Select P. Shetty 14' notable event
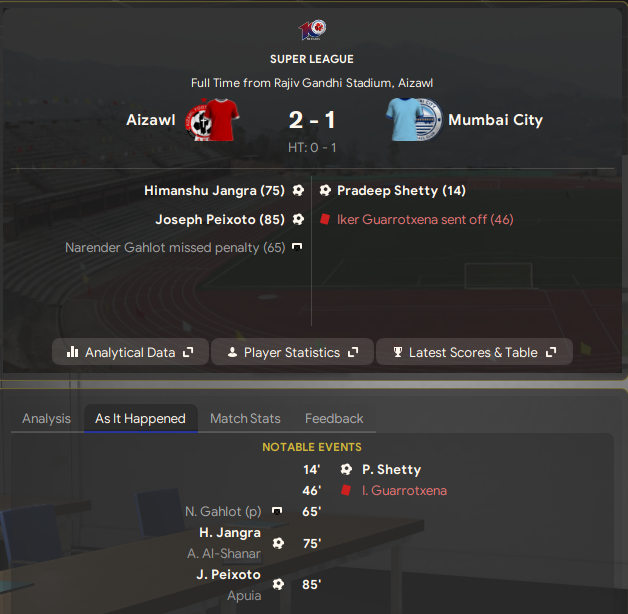The height and width of the screenshot is (614, 628). pyautogui.click(x=391, y=469)
